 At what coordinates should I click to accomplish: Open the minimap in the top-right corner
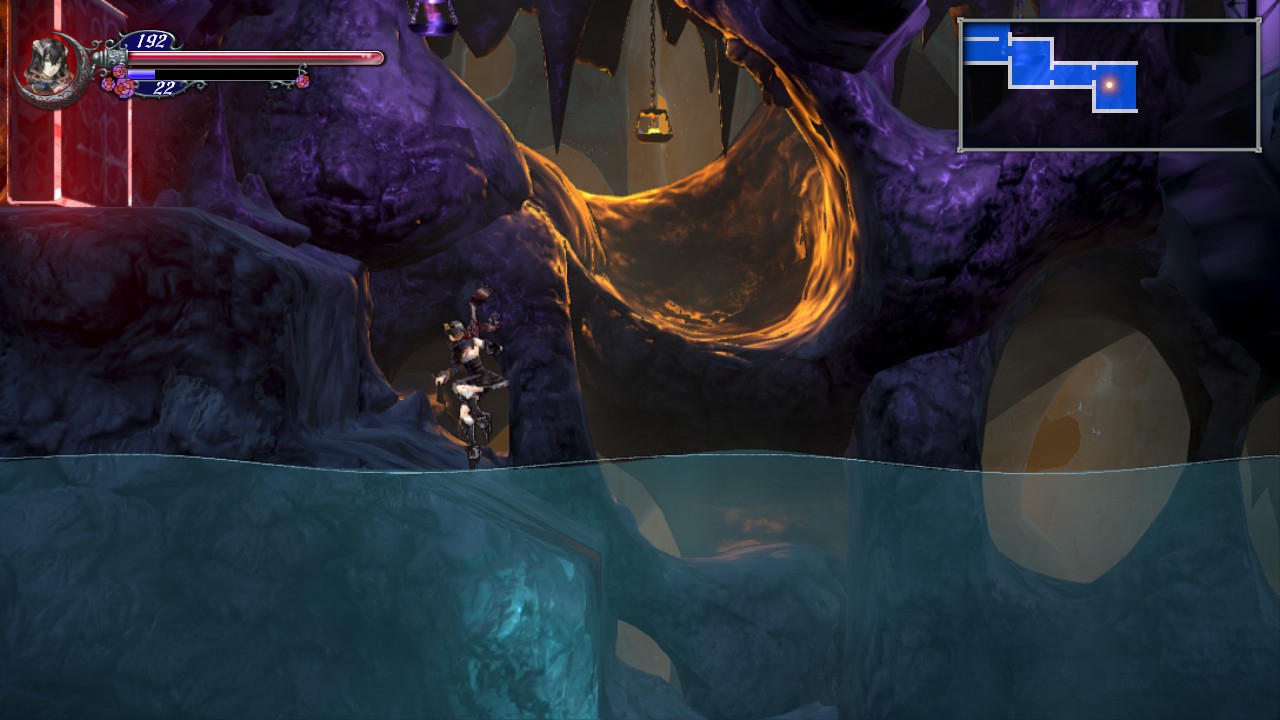click(1109, 85)
